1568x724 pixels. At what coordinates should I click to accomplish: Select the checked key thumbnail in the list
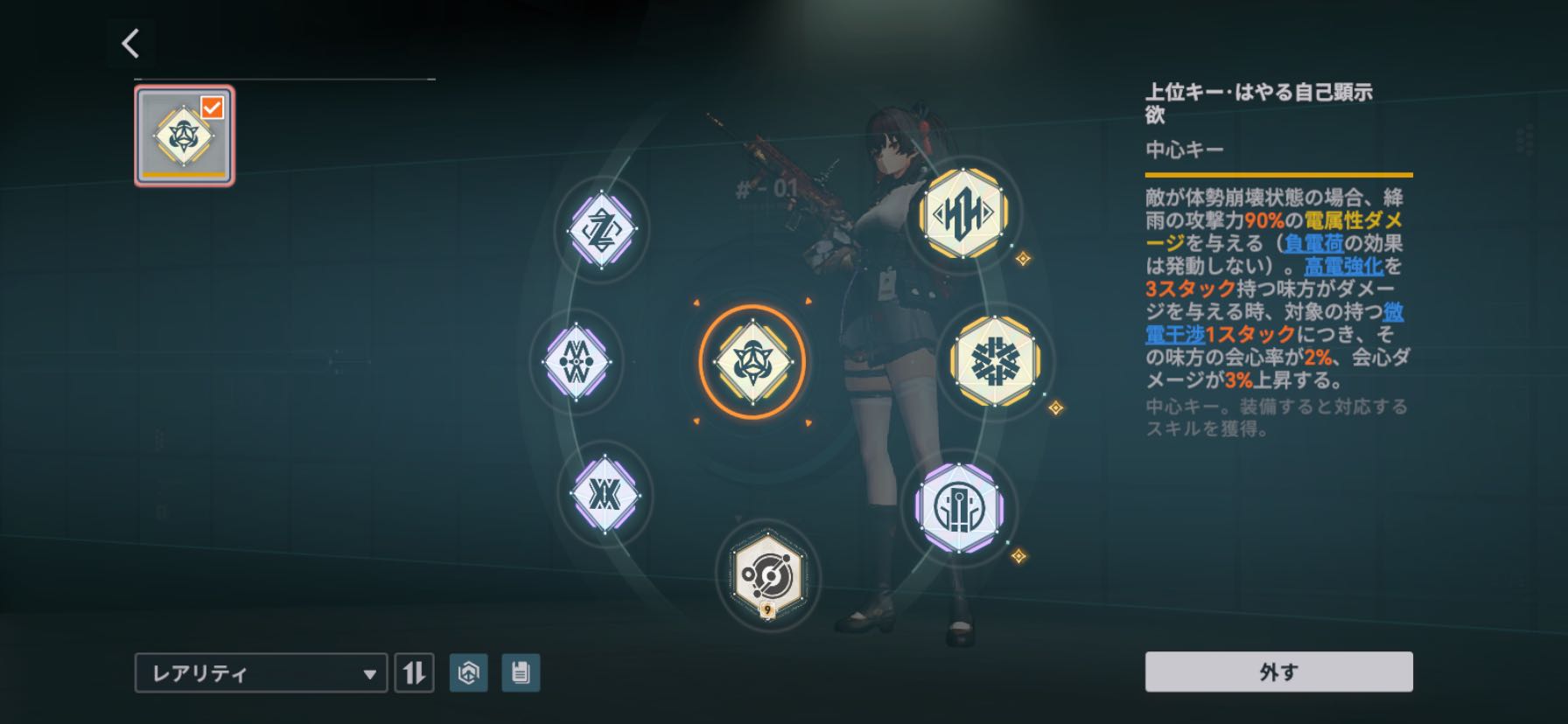184,136
